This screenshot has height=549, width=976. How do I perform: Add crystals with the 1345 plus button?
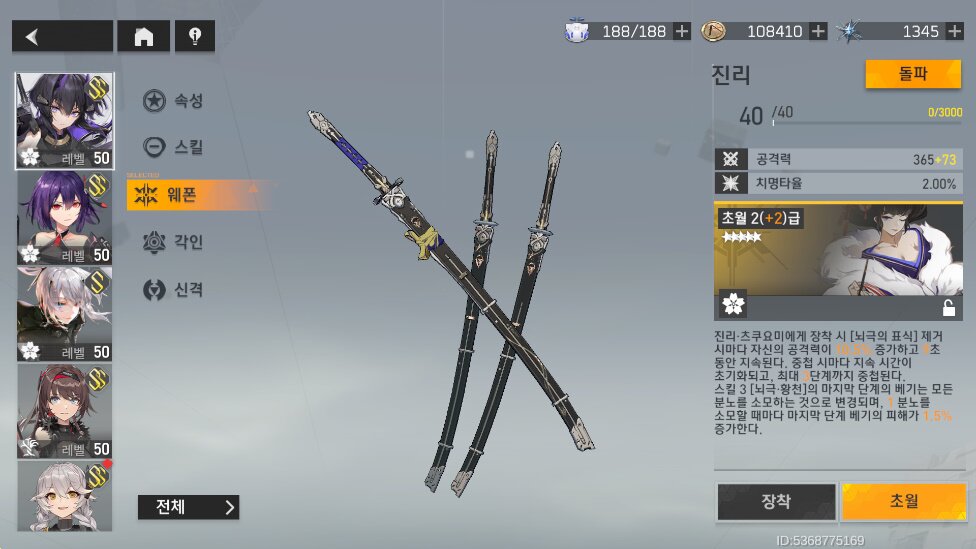click(x=954, y=31)
